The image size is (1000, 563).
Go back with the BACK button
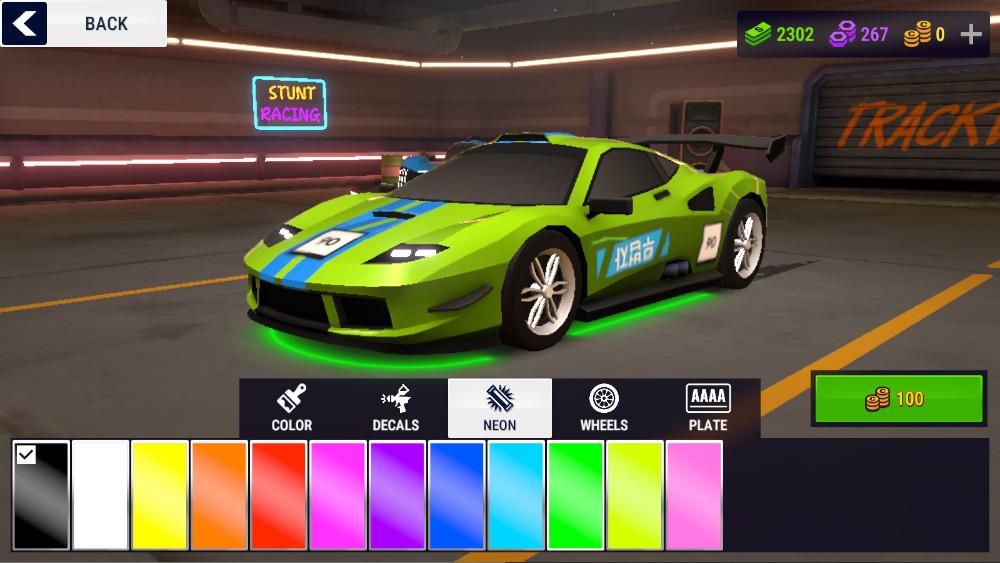(84, 23)
